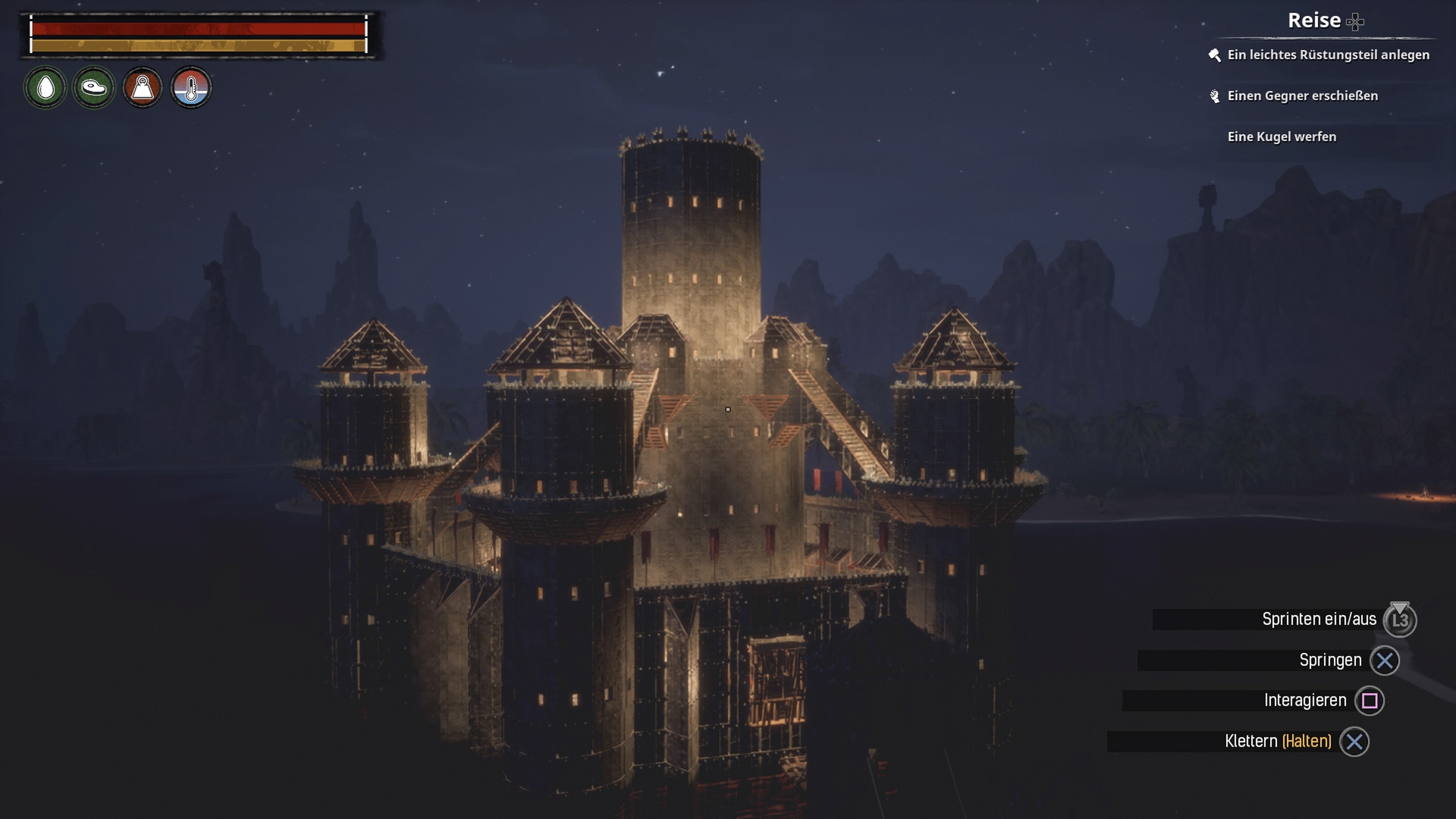Check the thermometer temperature icon
1456x819 pixels.
[191, 88]
